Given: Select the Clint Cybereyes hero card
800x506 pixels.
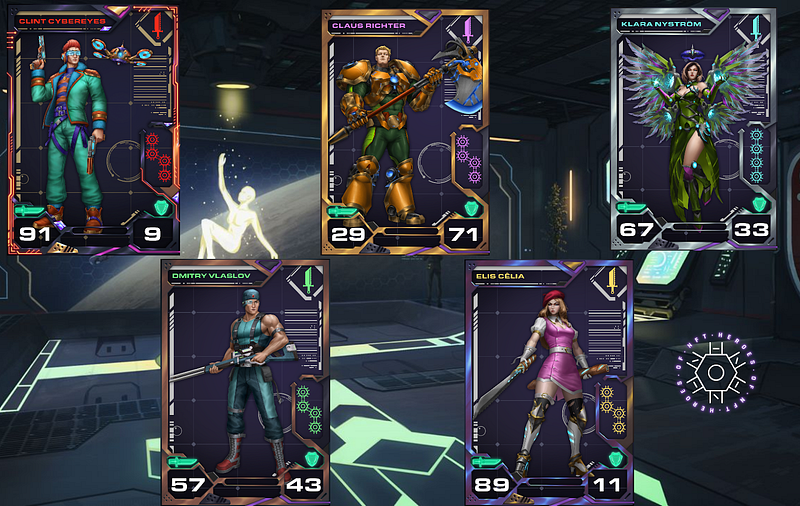Looking at the screenshot, I should [93, 129].
